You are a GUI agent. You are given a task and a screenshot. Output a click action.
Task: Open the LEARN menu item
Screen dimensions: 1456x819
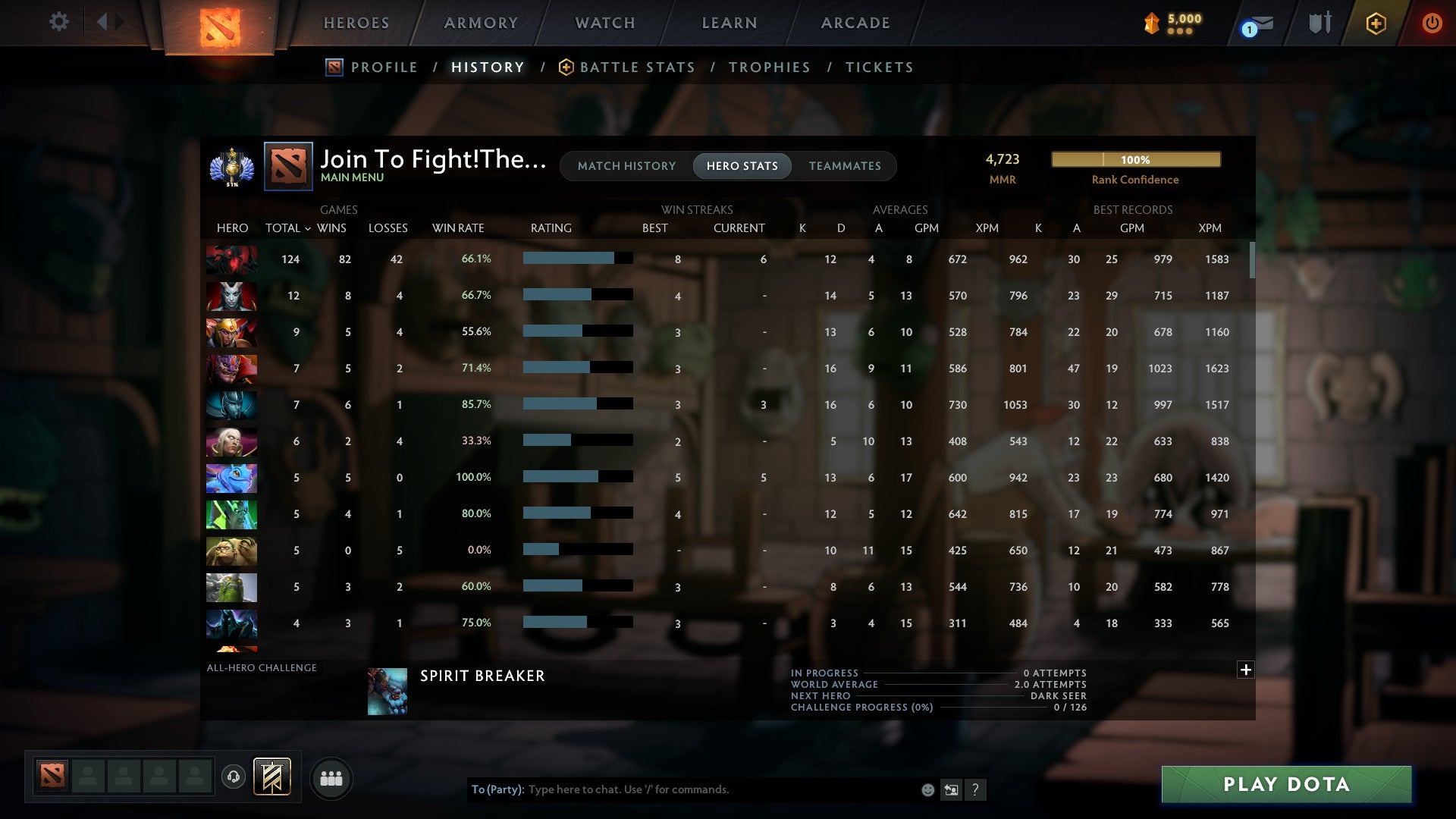(729, 23)
